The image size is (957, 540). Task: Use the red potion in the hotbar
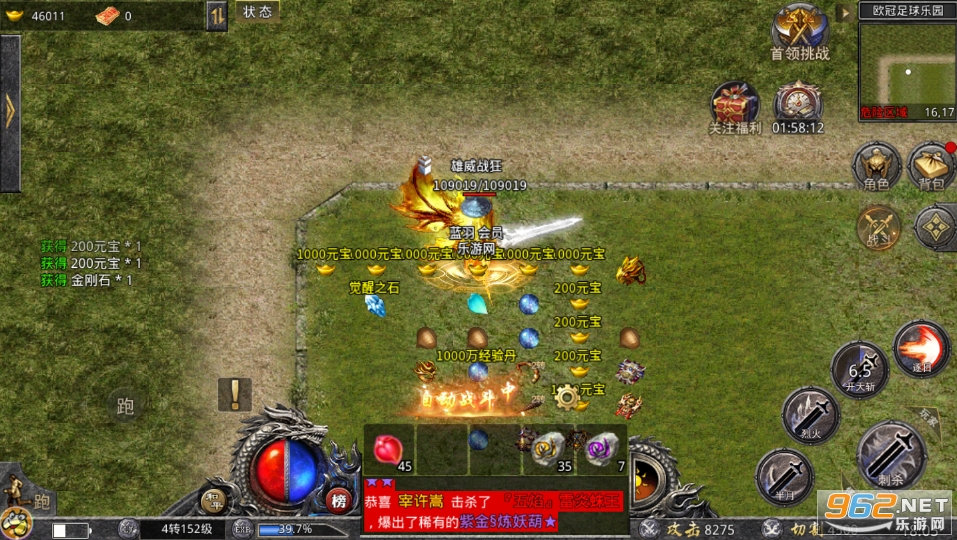388,449
